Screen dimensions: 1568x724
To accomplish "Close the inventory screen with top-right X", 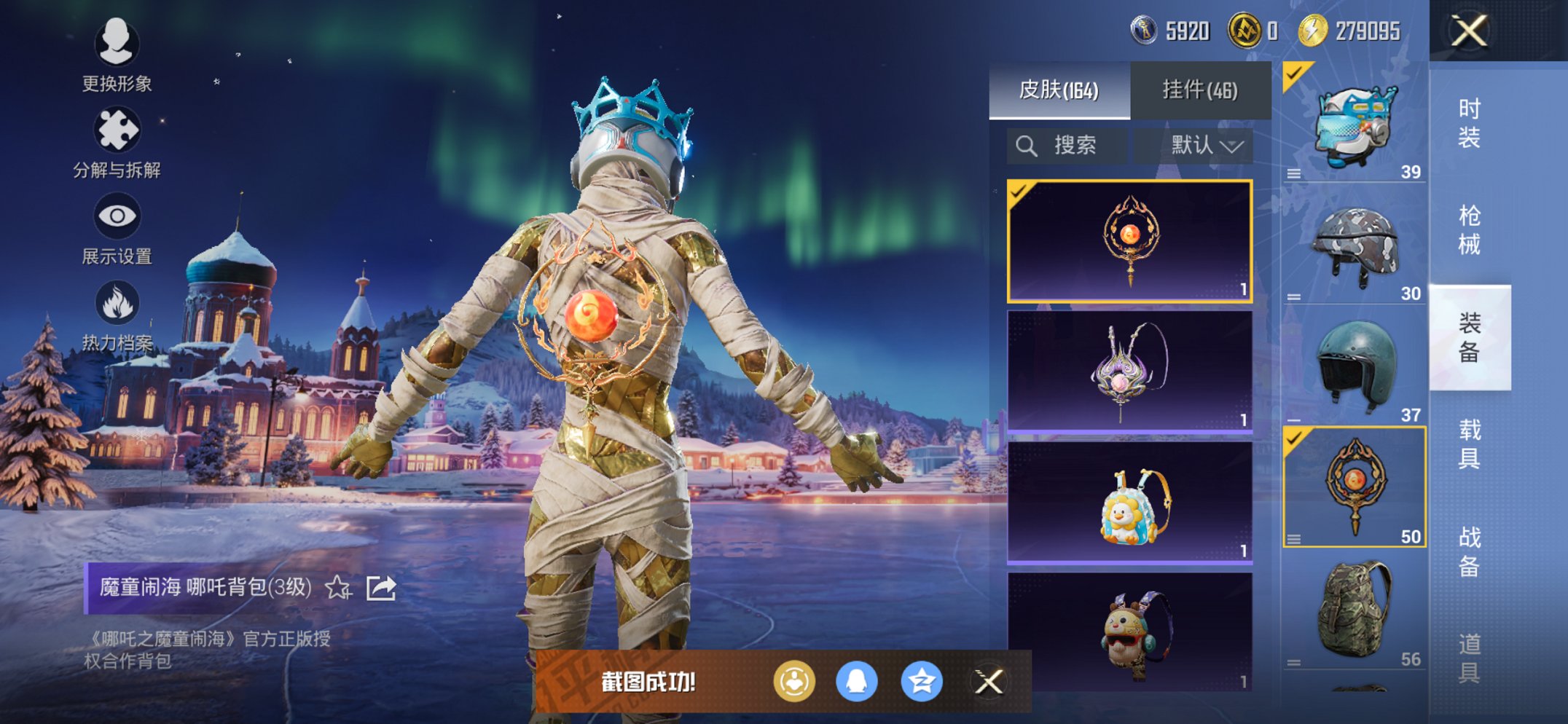I will pyautogui.click(x=1468, y=31).
